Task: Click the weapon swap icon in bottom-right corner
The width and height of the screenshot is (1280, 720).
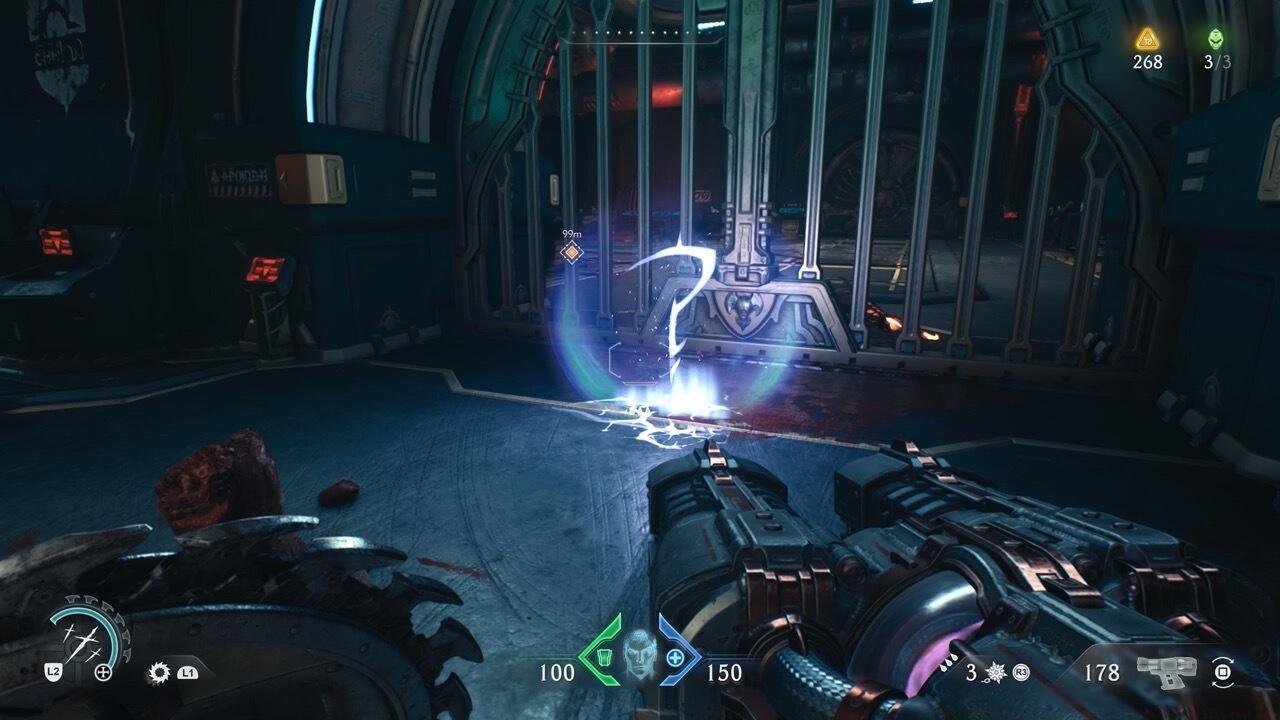Action: click(x=1222, y=673)
